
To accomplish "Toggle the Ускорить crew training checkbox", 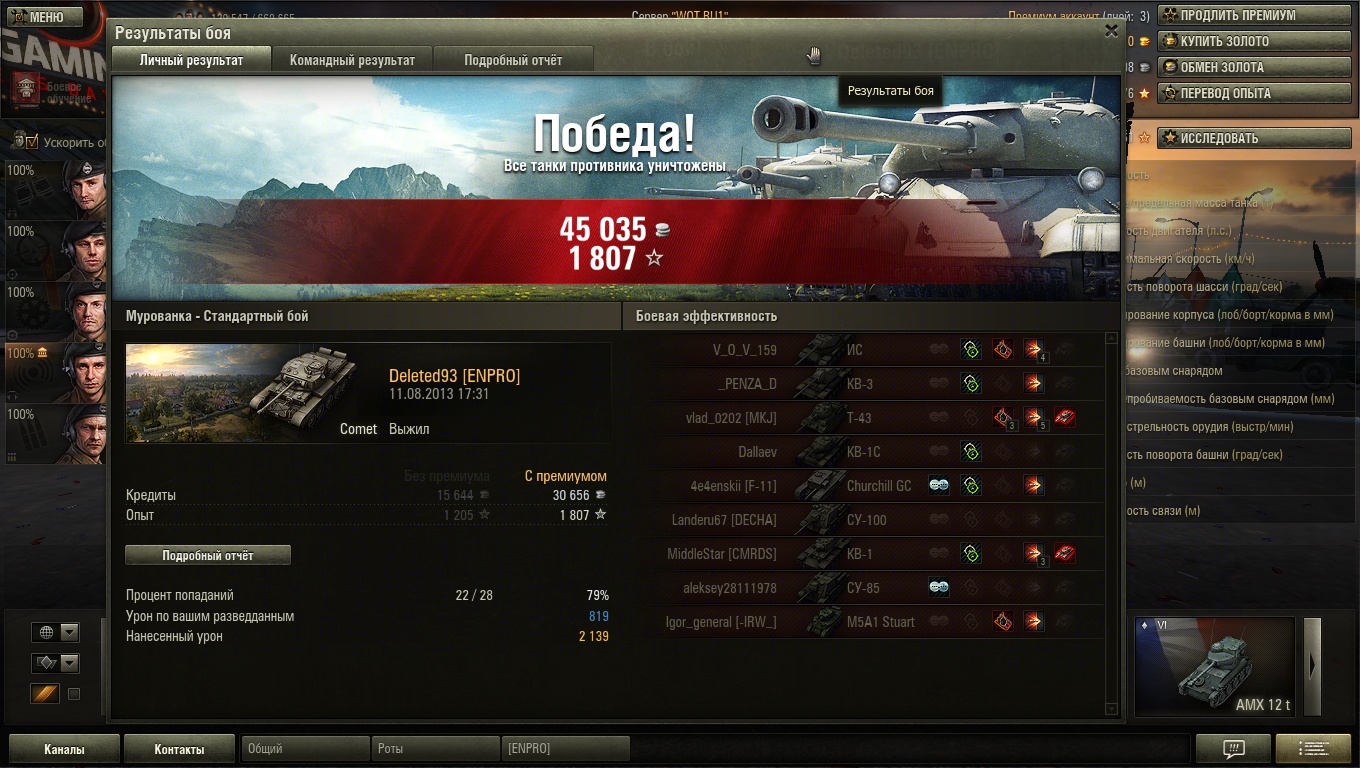I will 32,142.
